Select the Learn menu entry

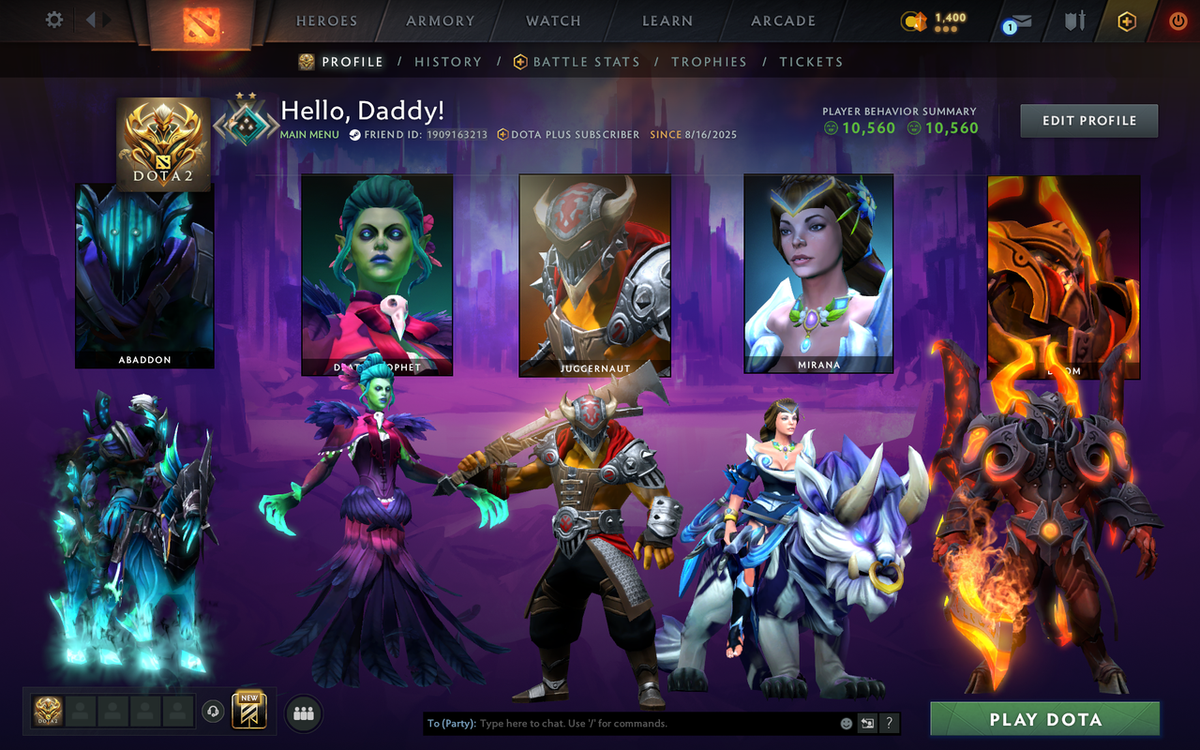[x=667, y=21]
